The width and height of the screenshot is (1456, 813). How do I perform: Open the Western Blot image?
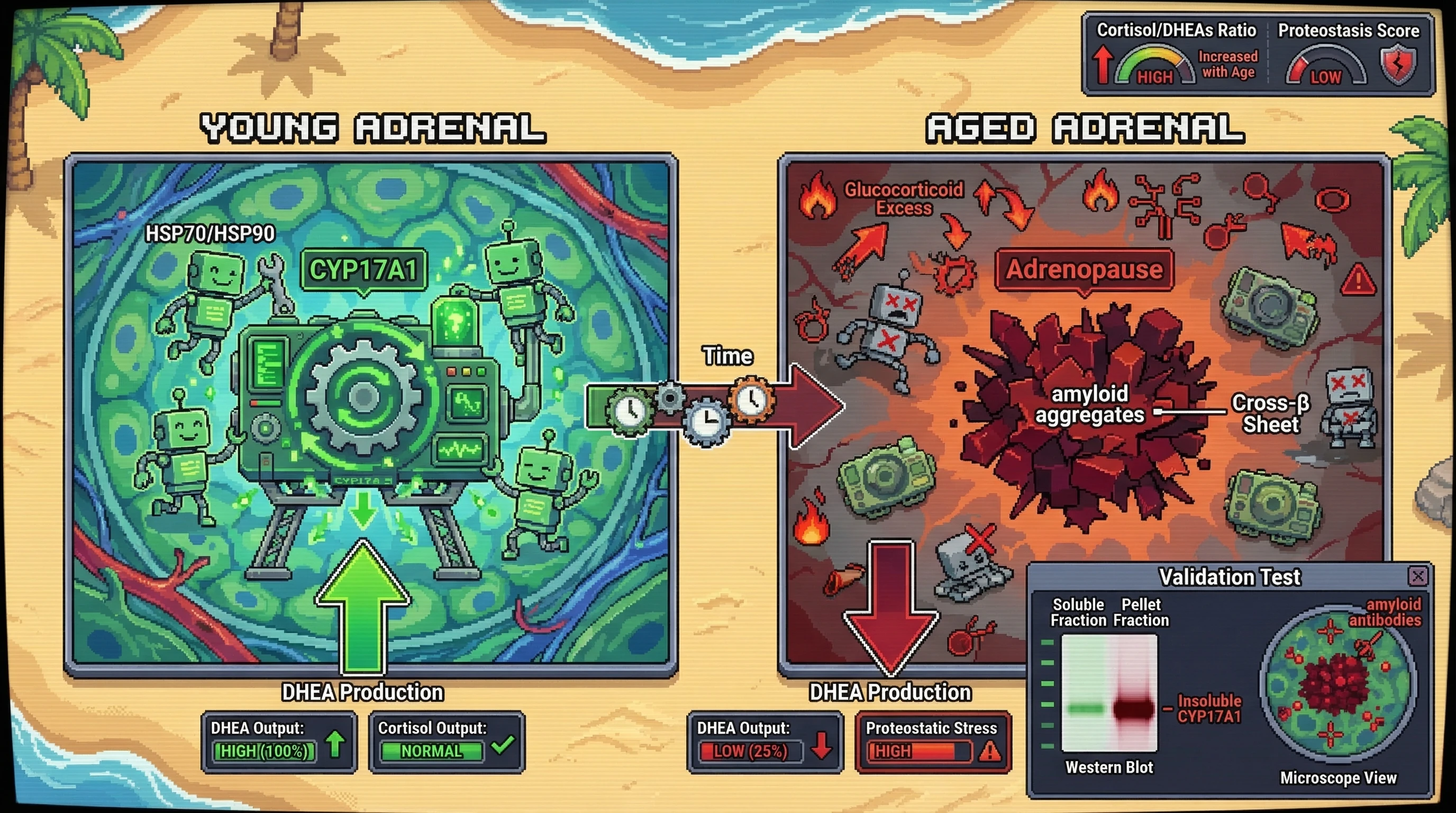pos(1109,693)
